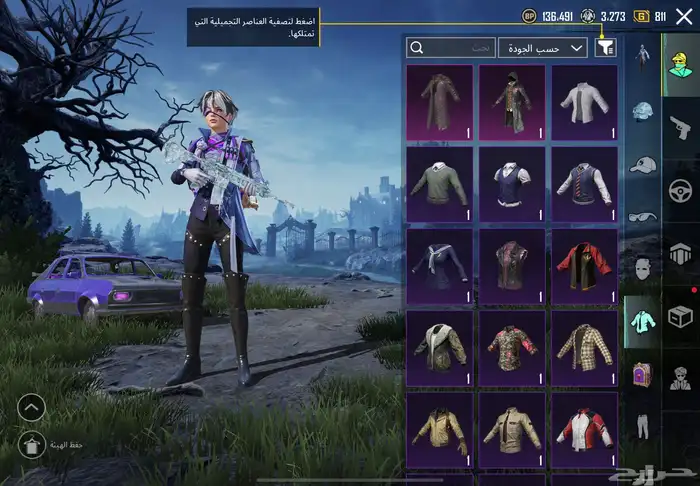This screenshot has height=486, width=700.
Task: Toggle the owned-items filter funnel icon
Action: [x=605, y=47]
